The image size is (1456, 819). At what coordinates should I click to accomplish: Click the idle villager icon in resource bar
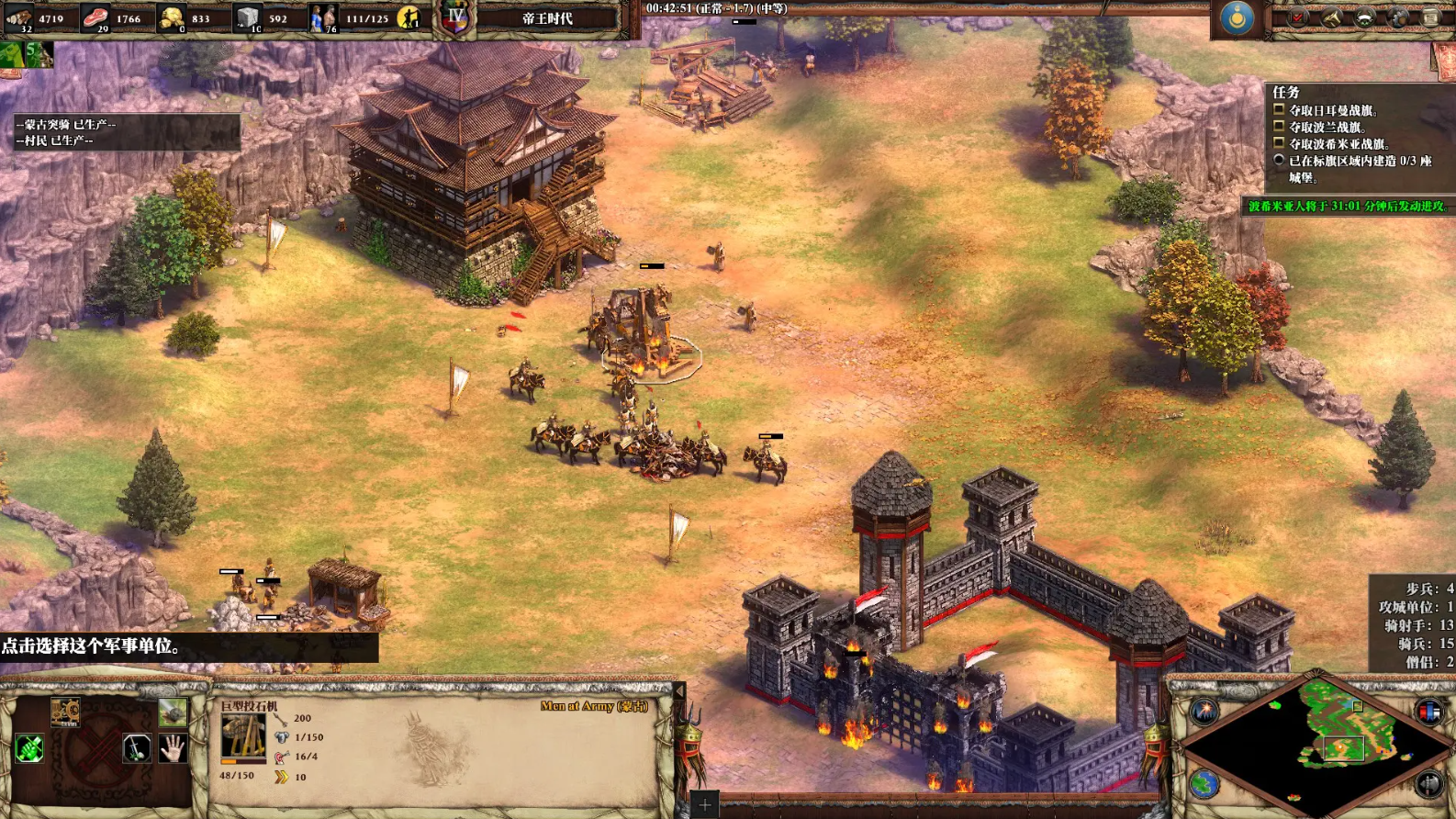pyautogui.click(x=409, y=17)
